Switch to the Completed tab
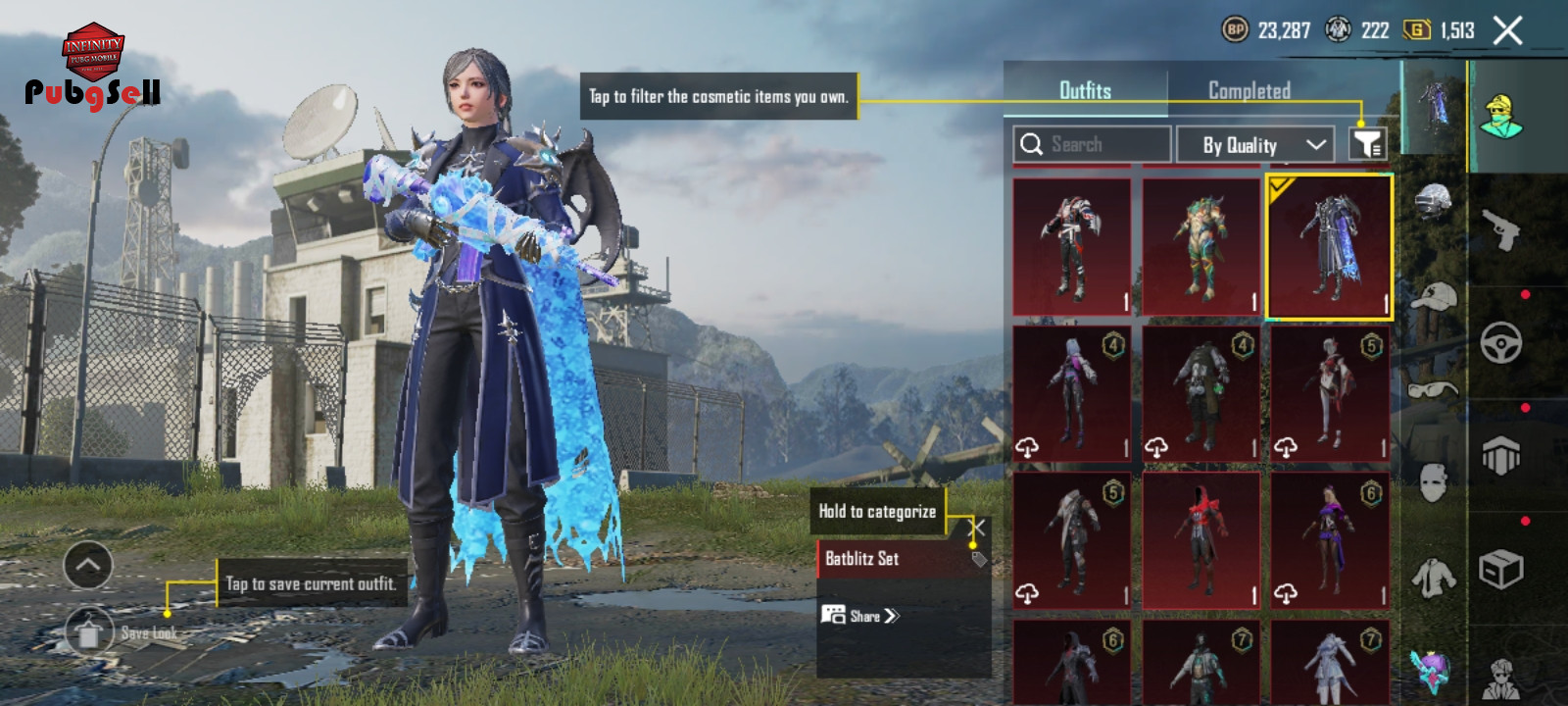 pyautogui.click(x=1249, y=90)
